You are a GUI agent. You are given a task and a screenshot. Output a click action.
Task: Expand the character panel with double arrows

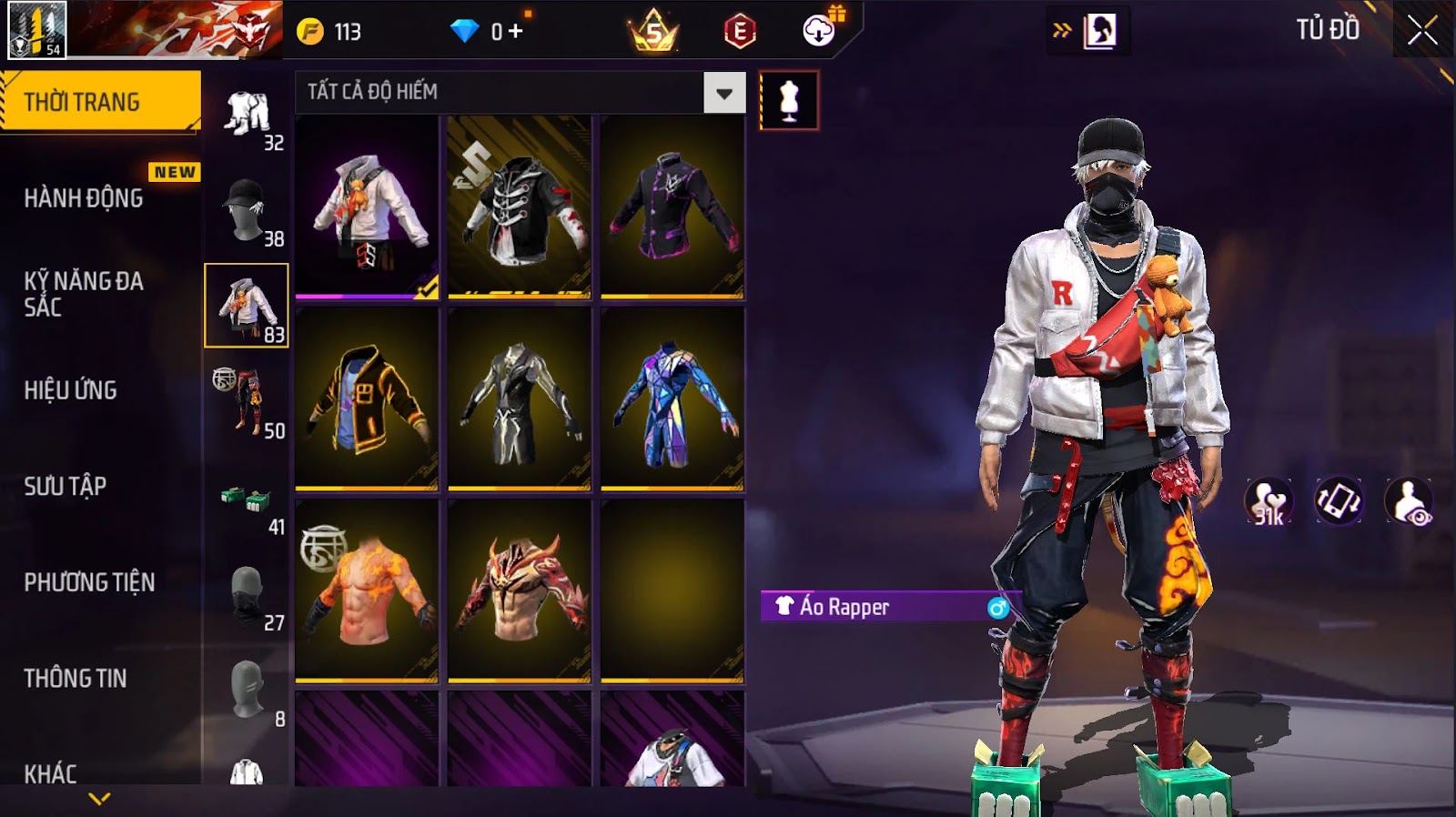pos(1062,31)
